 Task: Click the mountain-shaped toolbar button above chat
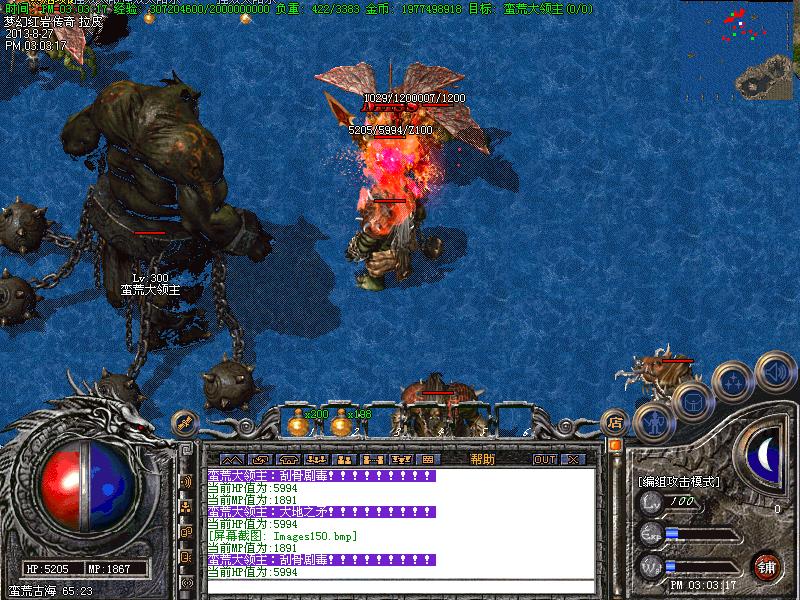tap(238, 459)
